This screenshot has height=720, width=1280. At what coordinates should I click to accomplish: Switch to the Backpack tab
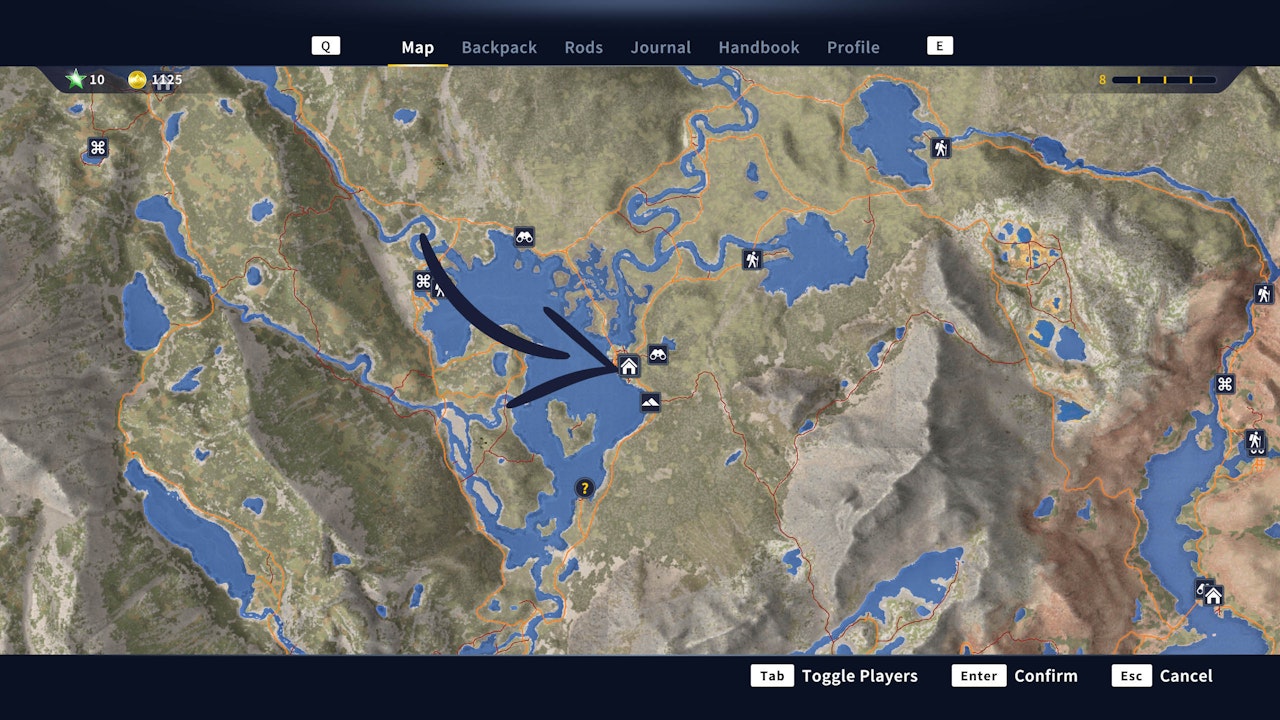pyautogui.click(x=499, y=47)
